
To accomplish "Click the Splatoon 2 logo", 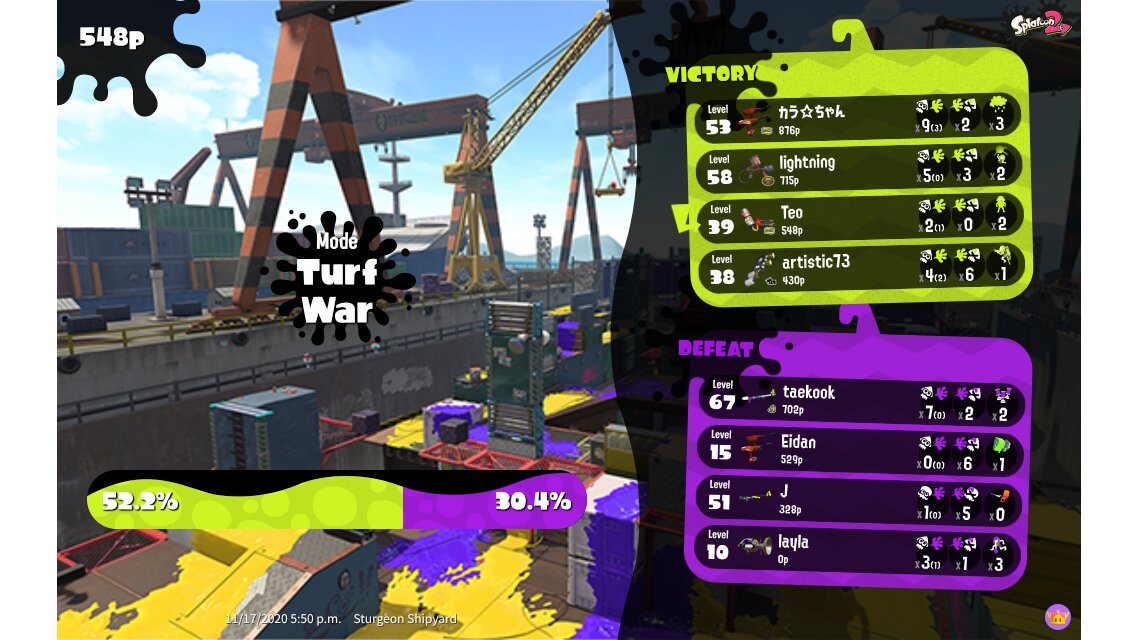I will point(1040,24).
